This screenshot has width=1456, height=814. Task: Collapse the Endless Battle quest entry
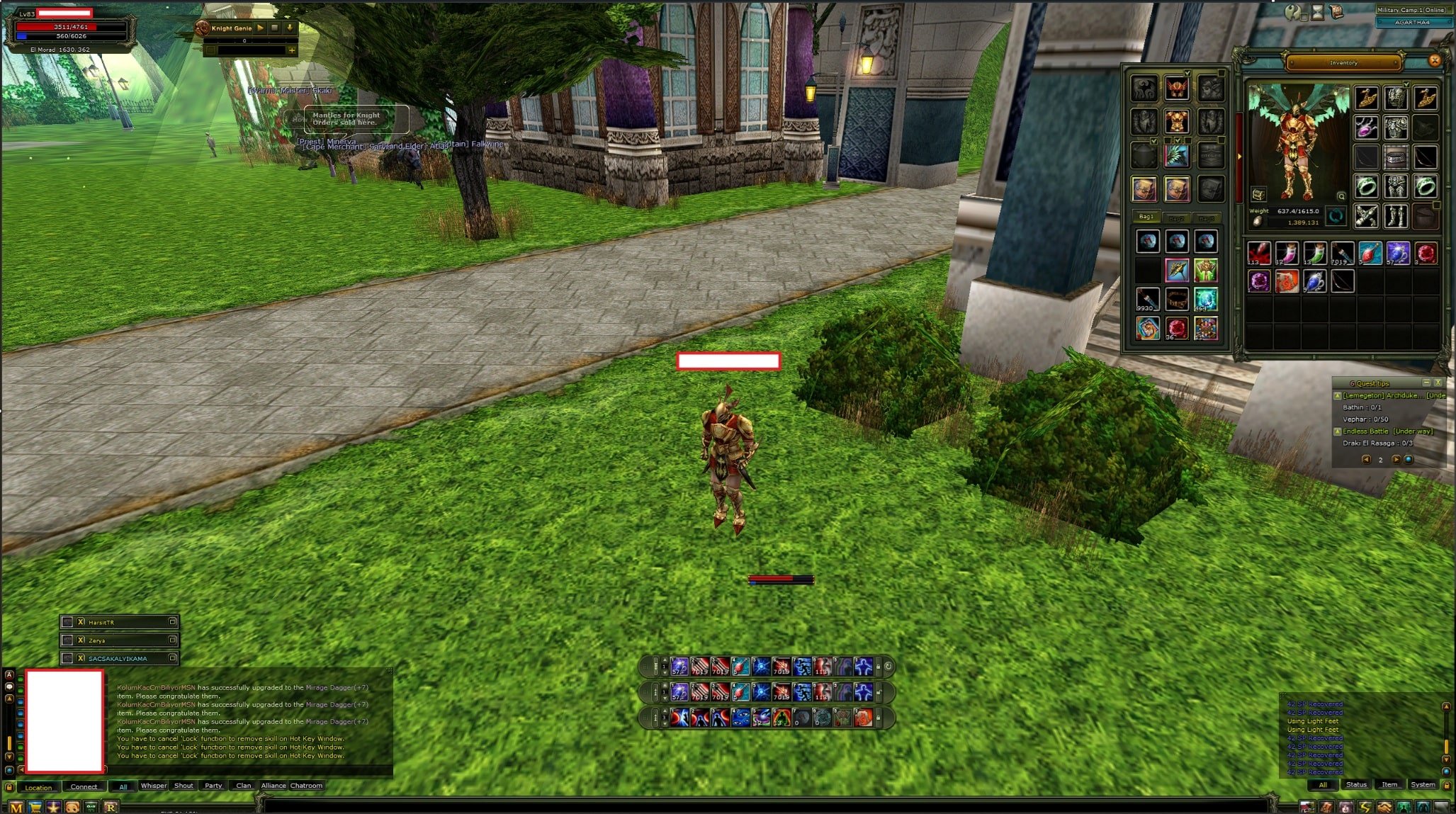[x=1337, y=432]
